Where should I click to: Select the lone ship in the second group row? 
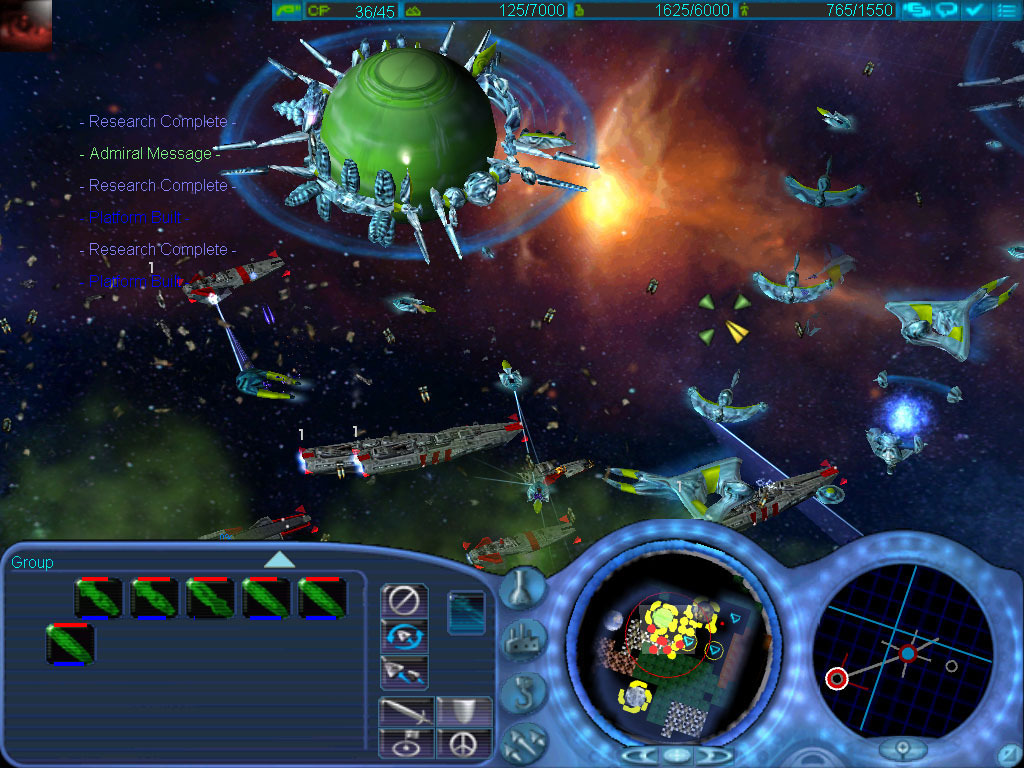click(70, 644)
